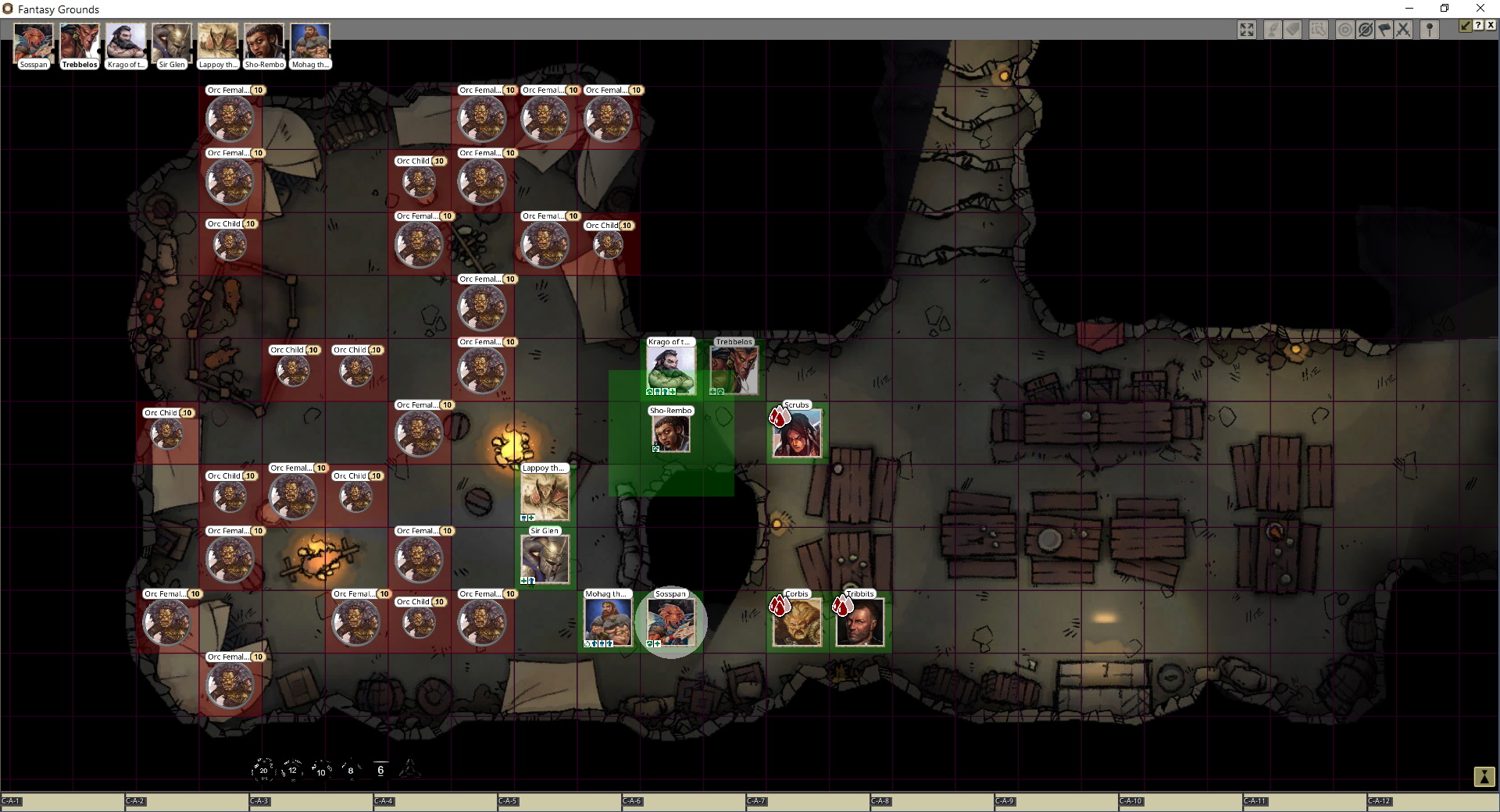Open the Lappoy portrait in the party bar
The width and height of the screenshot is (1500, 812).
click(x=218, y=43)
